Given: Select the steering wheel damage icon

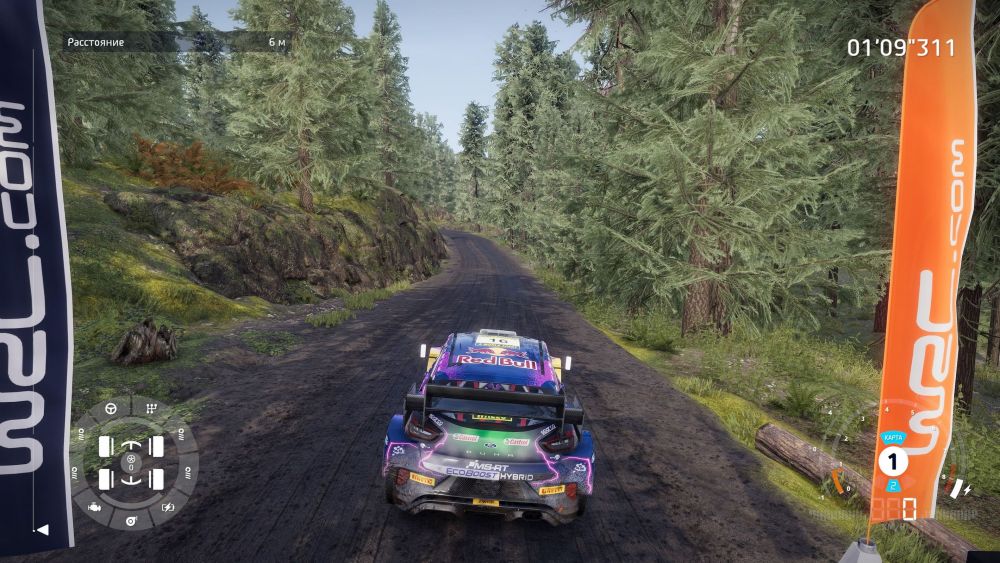Looking at the screenshot, I should (112, 409).
